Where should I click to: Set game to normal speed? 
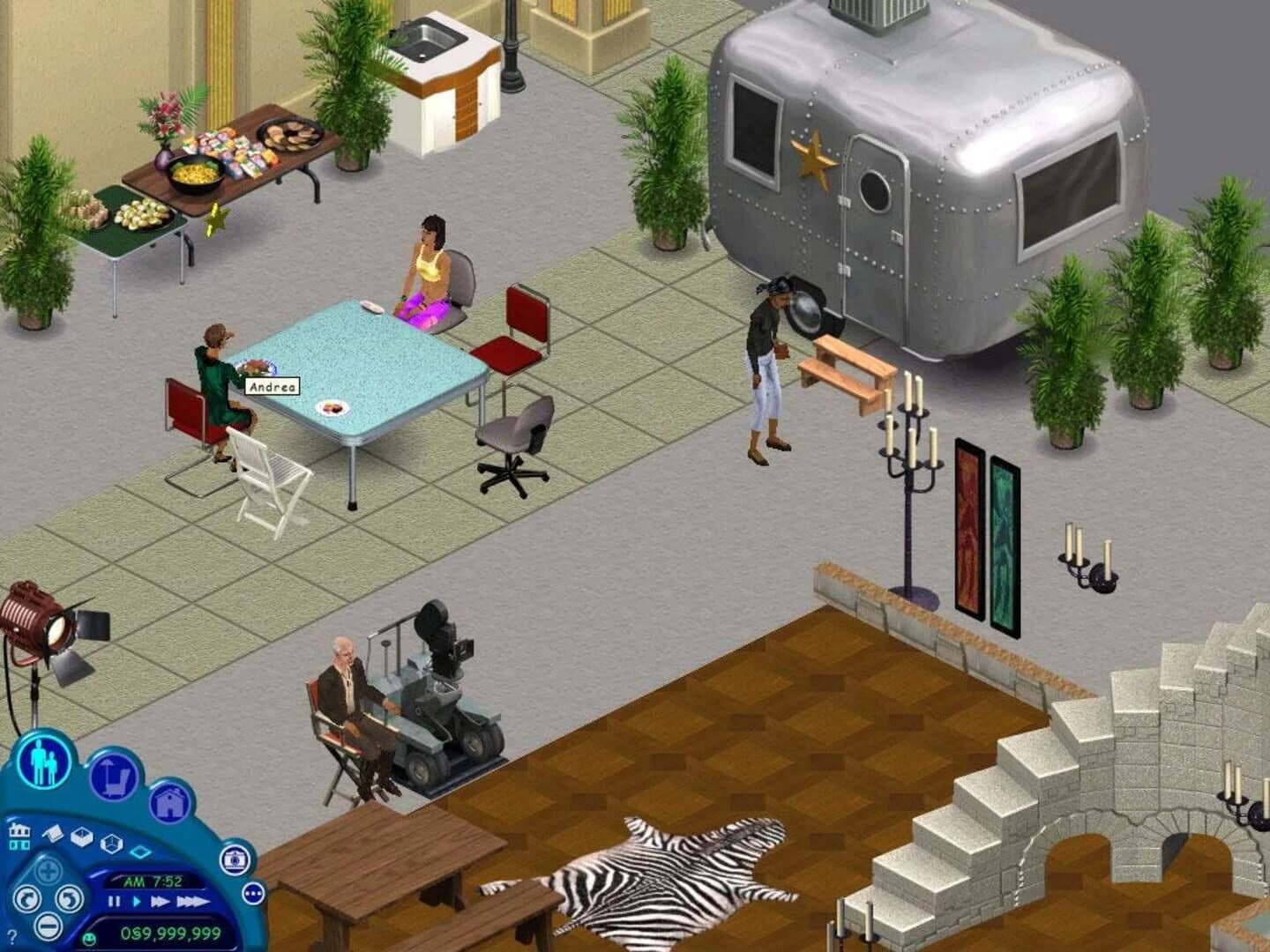(137, 902)
